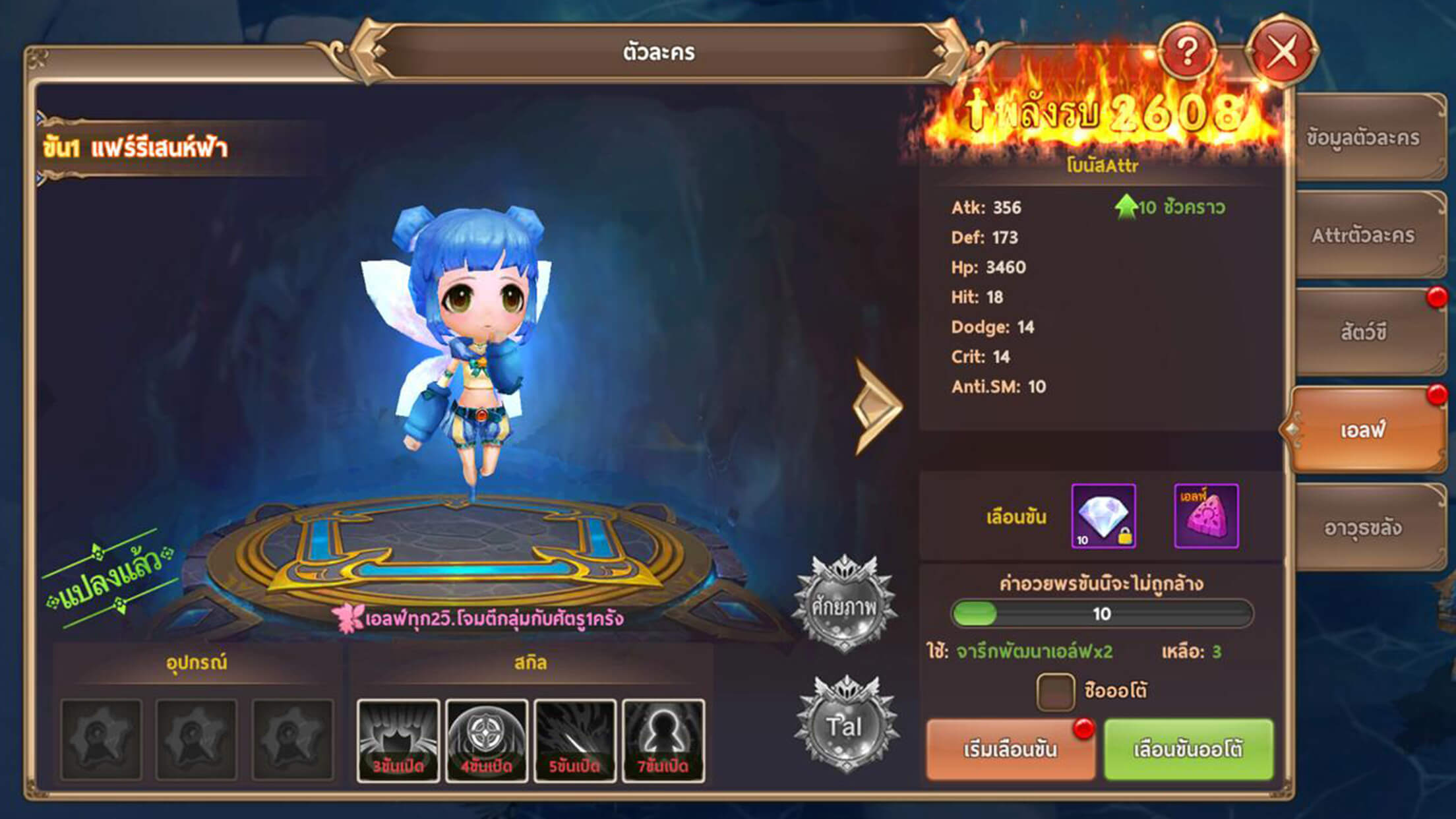This screenshot has width=1456, height=819.
Task: Switch to the ข้อมูลตัวละคร tab
Action: (1363, 138)
